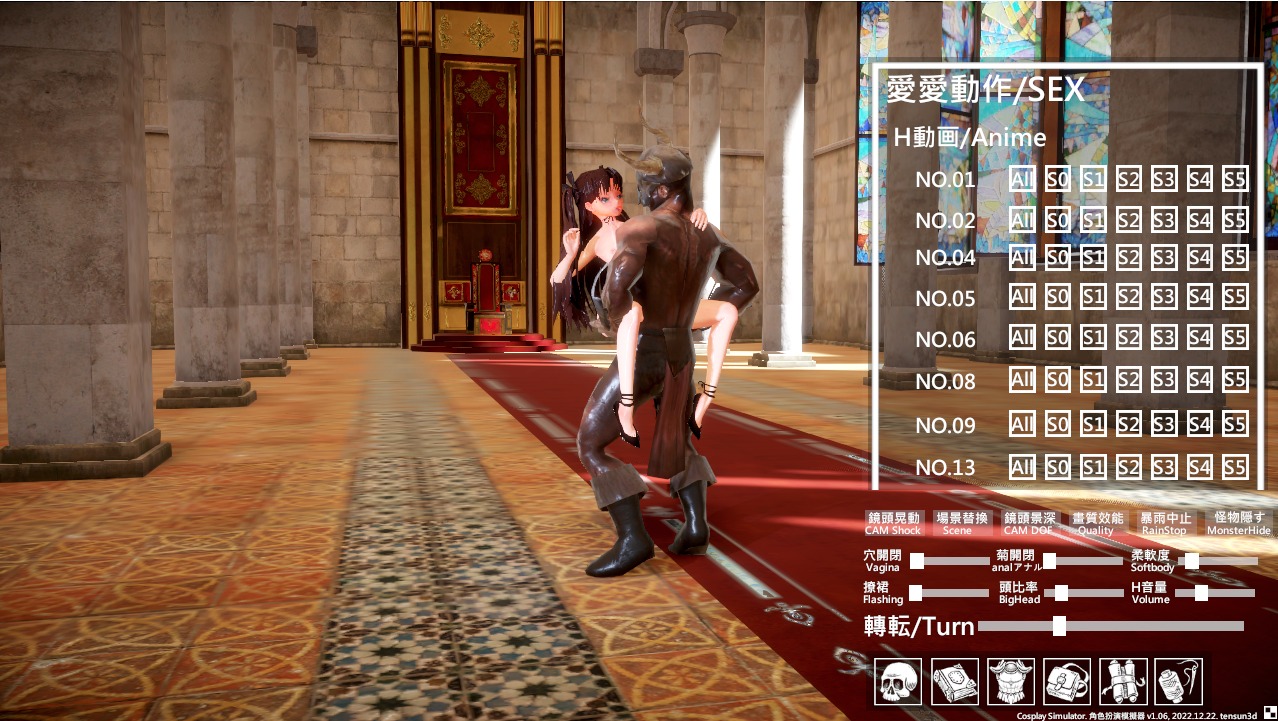The image size is (1278, 721).
Task: Click the Turn rotation slider
Action: [1059, 627]
